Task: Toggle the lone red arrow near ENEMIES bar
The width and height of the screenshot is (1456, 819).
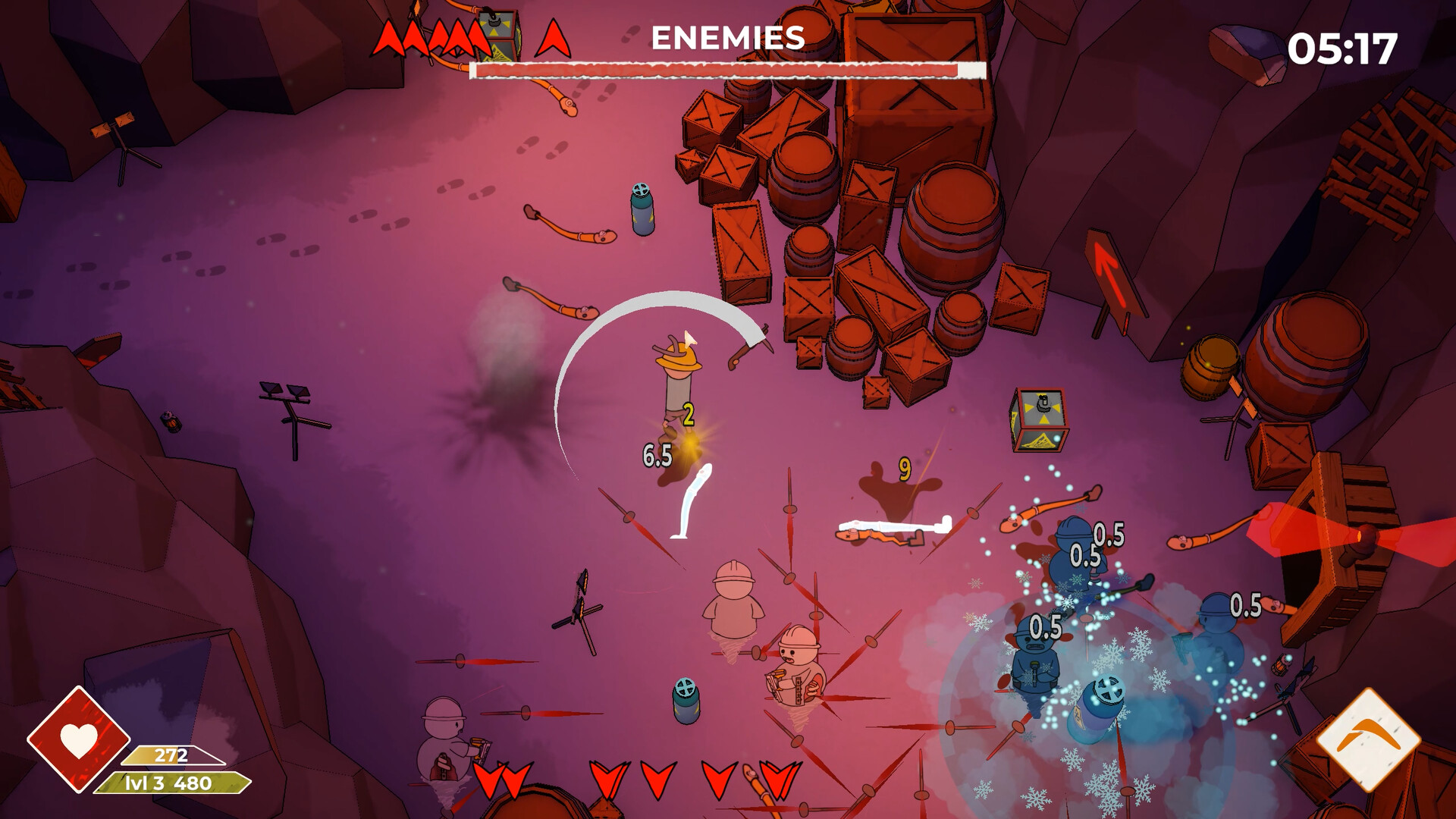Action: click(553, 38)
